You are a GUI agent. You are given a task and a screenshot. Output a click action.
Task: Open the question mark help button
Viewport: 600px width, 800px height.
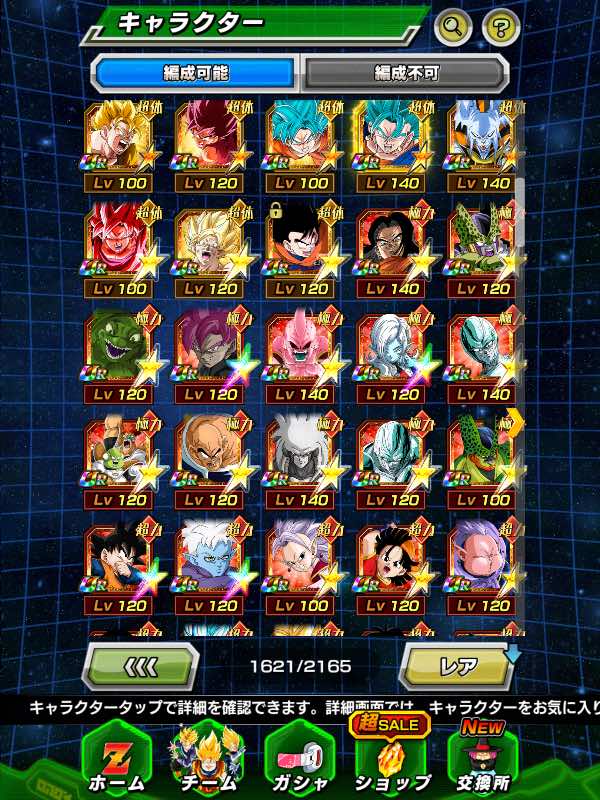501,27
